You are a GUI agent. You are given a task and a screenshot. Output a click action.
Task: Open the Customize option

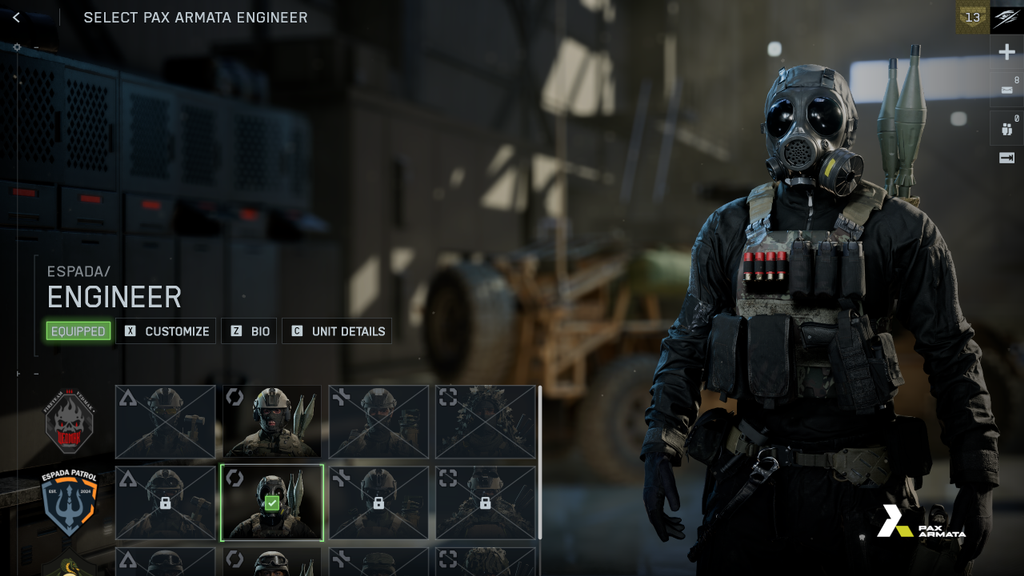(166, 331)
